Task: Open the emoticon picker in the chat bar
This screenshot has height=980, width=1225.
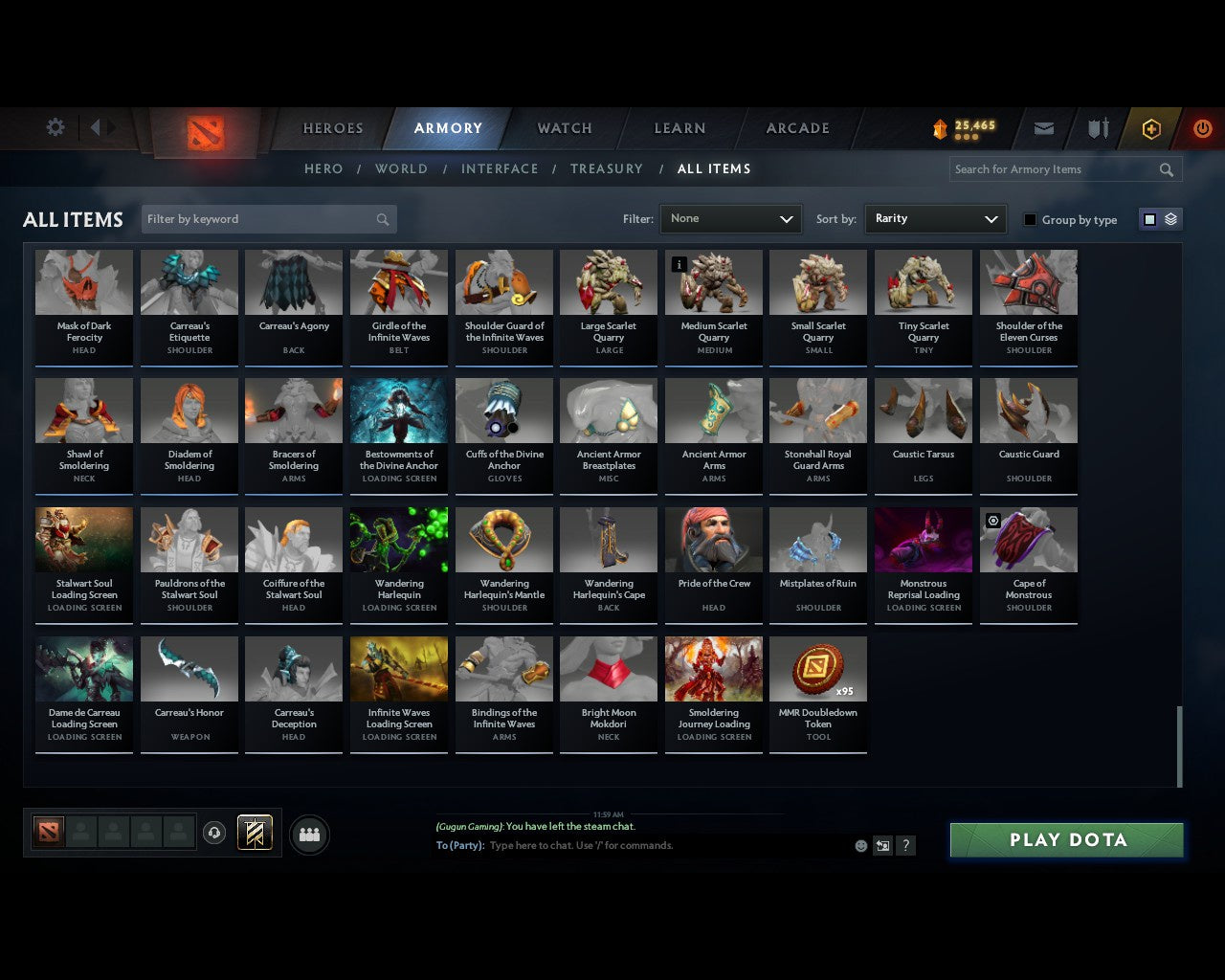Action: click(860, 846)
